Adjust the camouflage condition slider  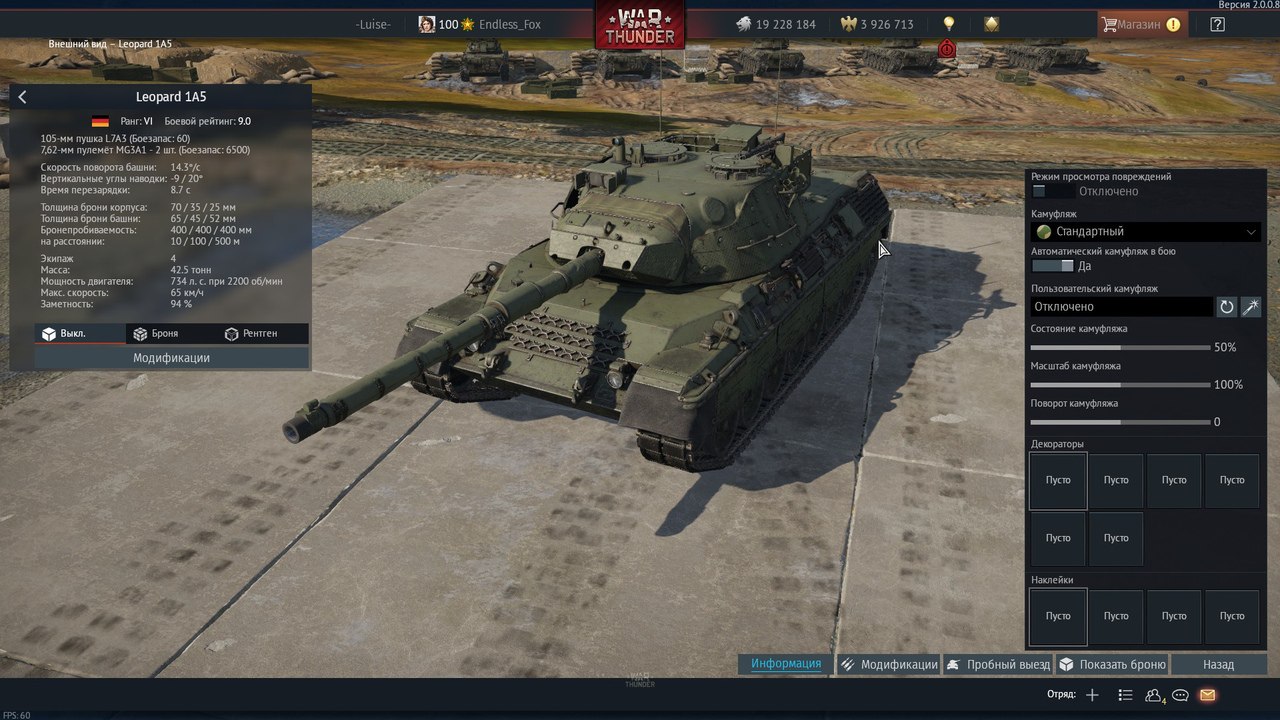pos(1120,348)
